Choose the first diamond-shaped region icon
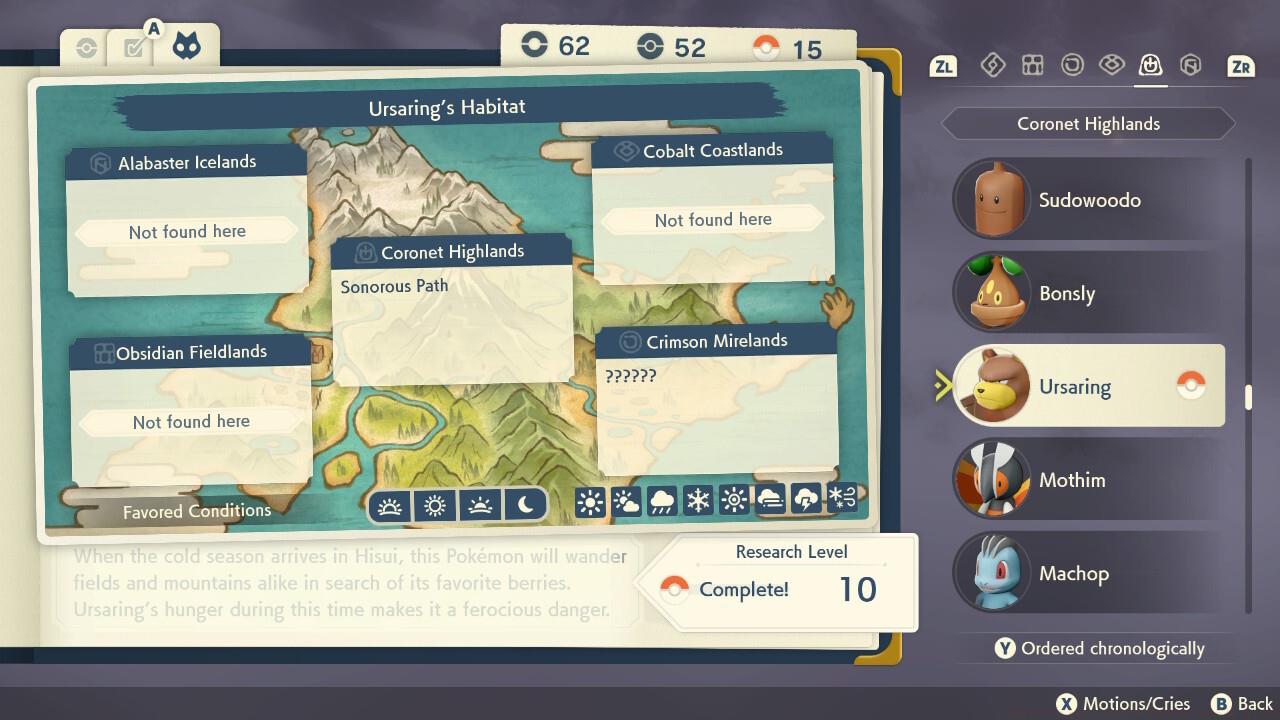The width and height of the screenshot is (1280, 720). pos(992,66)
